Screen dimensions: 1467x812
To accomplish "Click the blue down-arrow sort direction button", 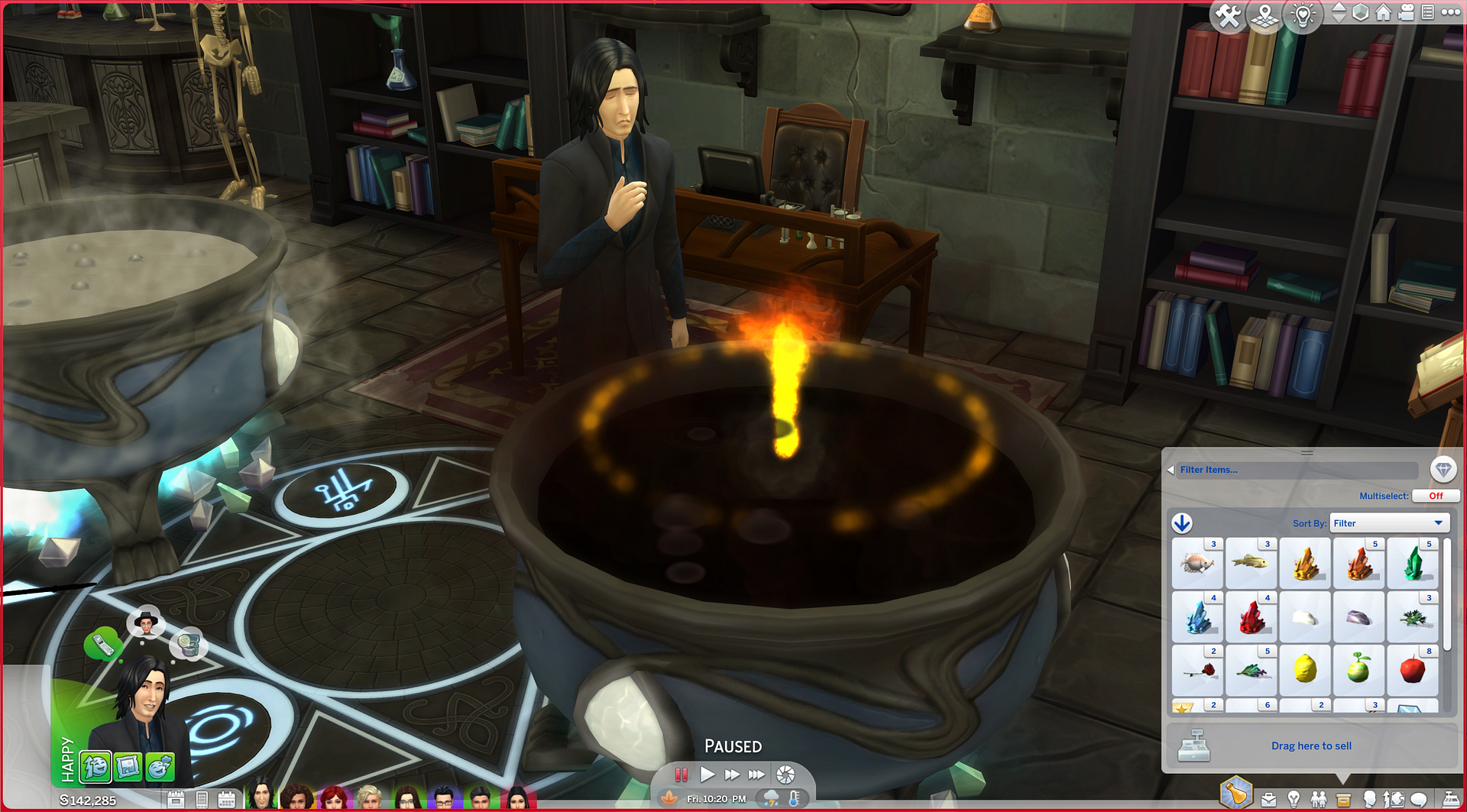I will [1182, 523].
